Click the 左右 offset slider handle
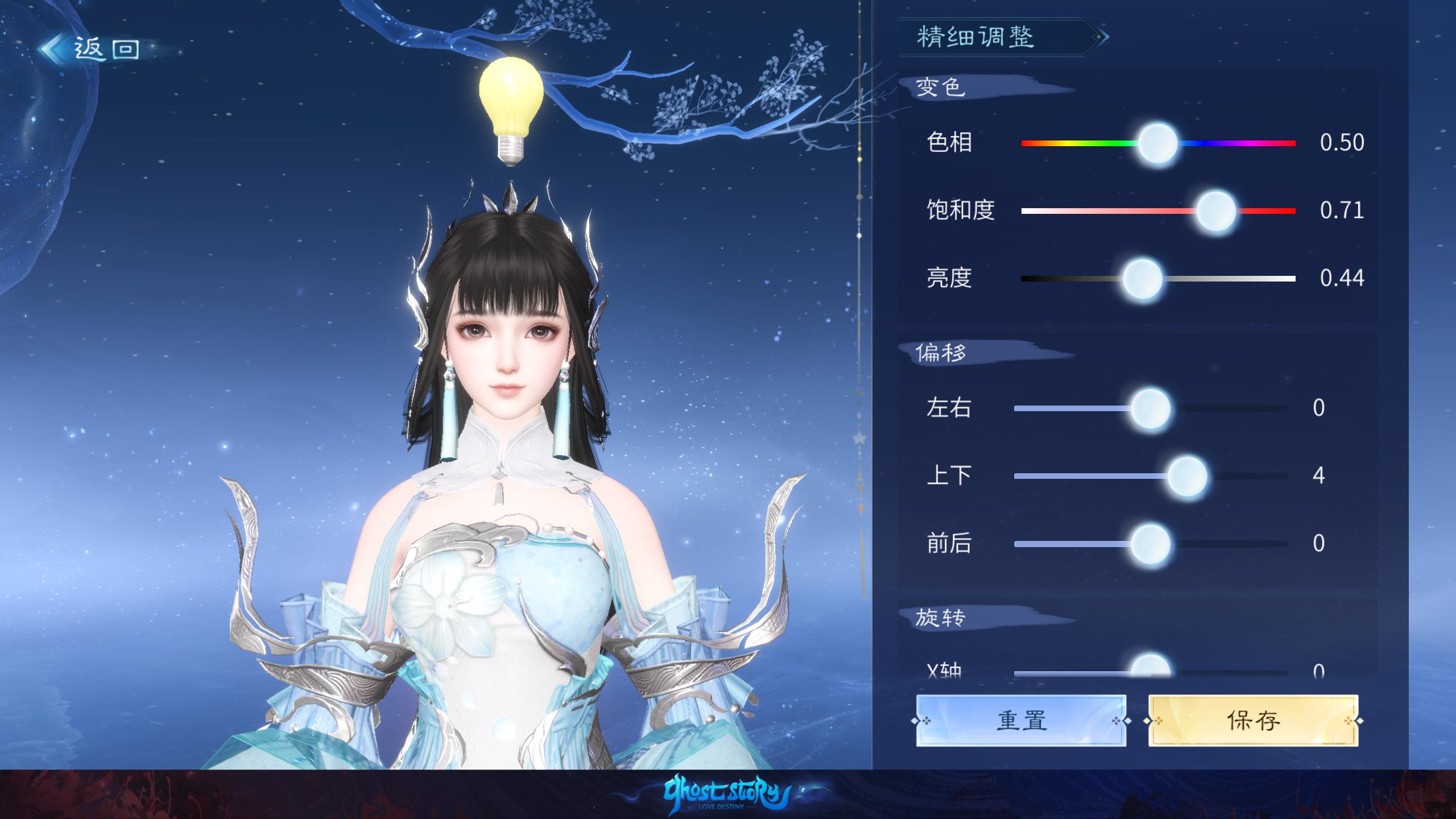The height and width of the screenshot is (819, 1456). [x=1151, y=408]
